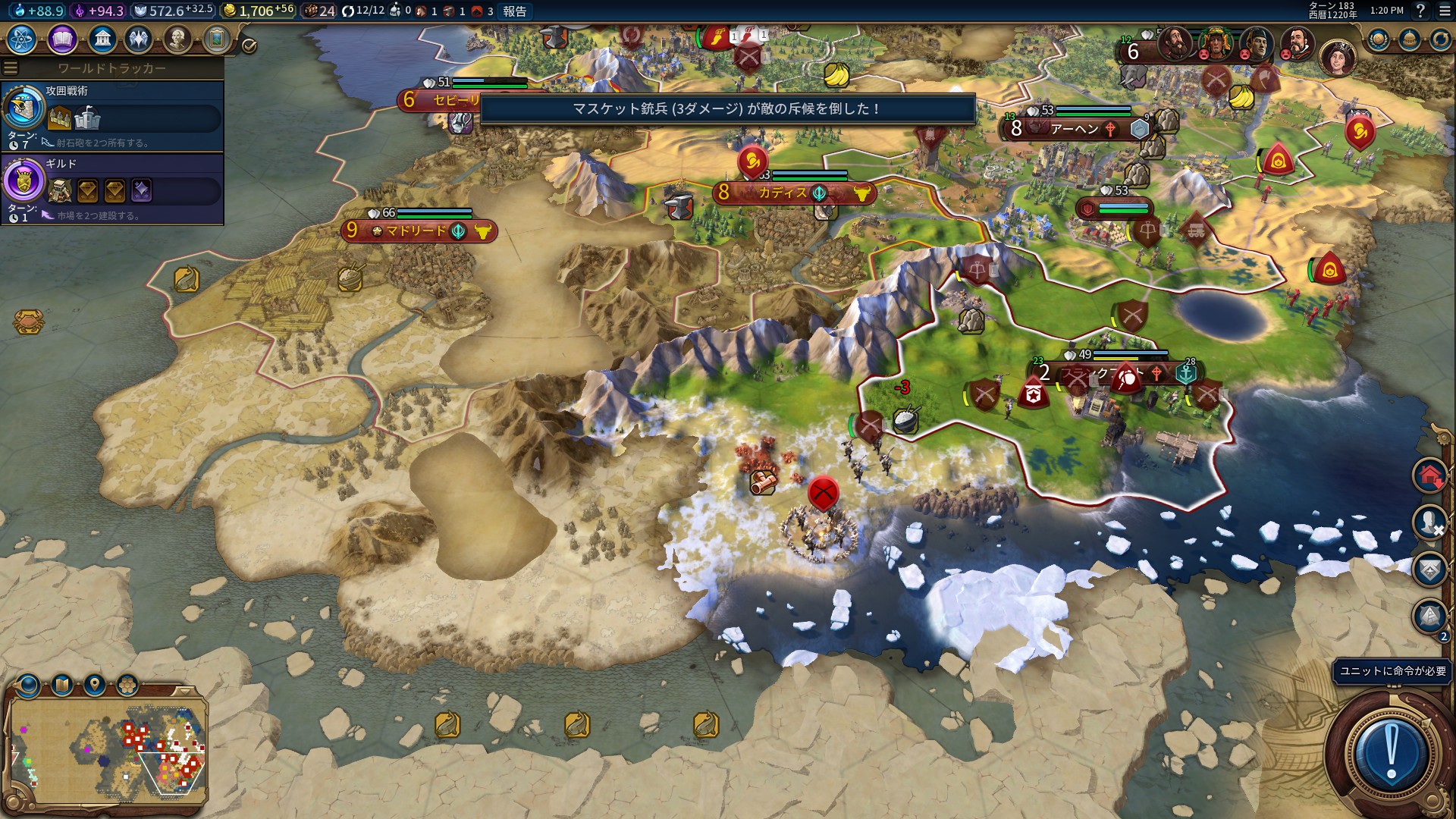The image size is (1456, 819).
Task: Open the trade routes circular arrows icon
Action: [x=1440, y=39]
